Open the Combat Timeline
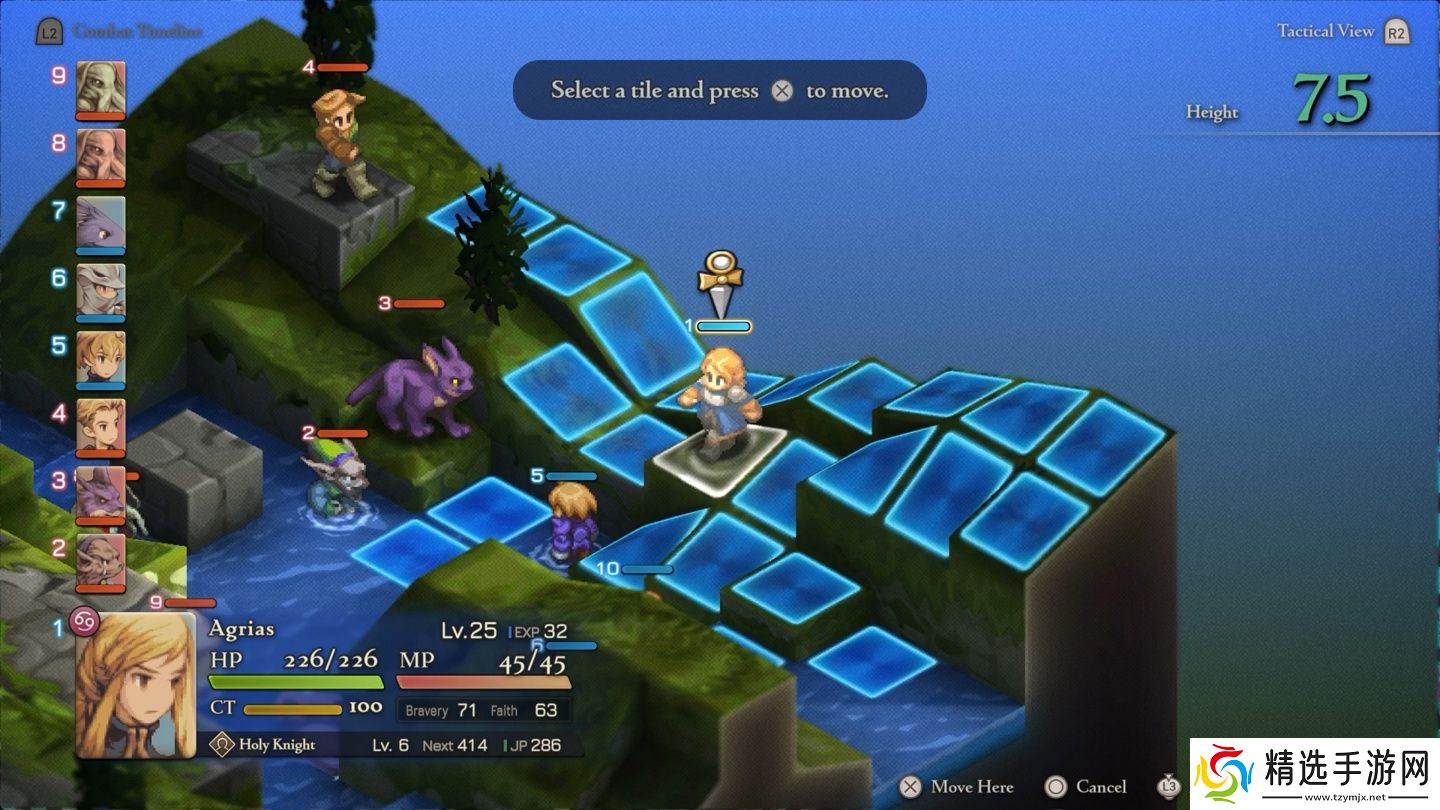The height and width of the screenshot is (810, 1440). coord(120,32)
